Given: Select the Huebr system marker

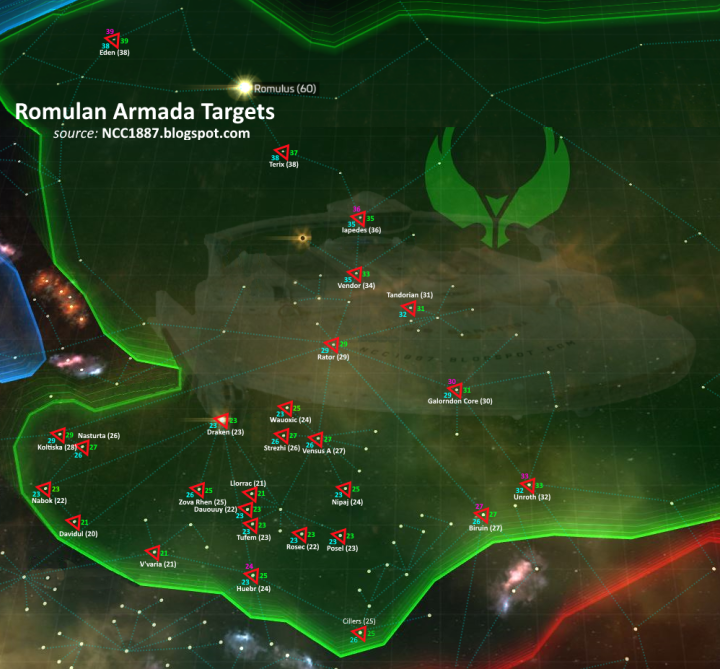Looking at the screenshot, I should [252, 576].
